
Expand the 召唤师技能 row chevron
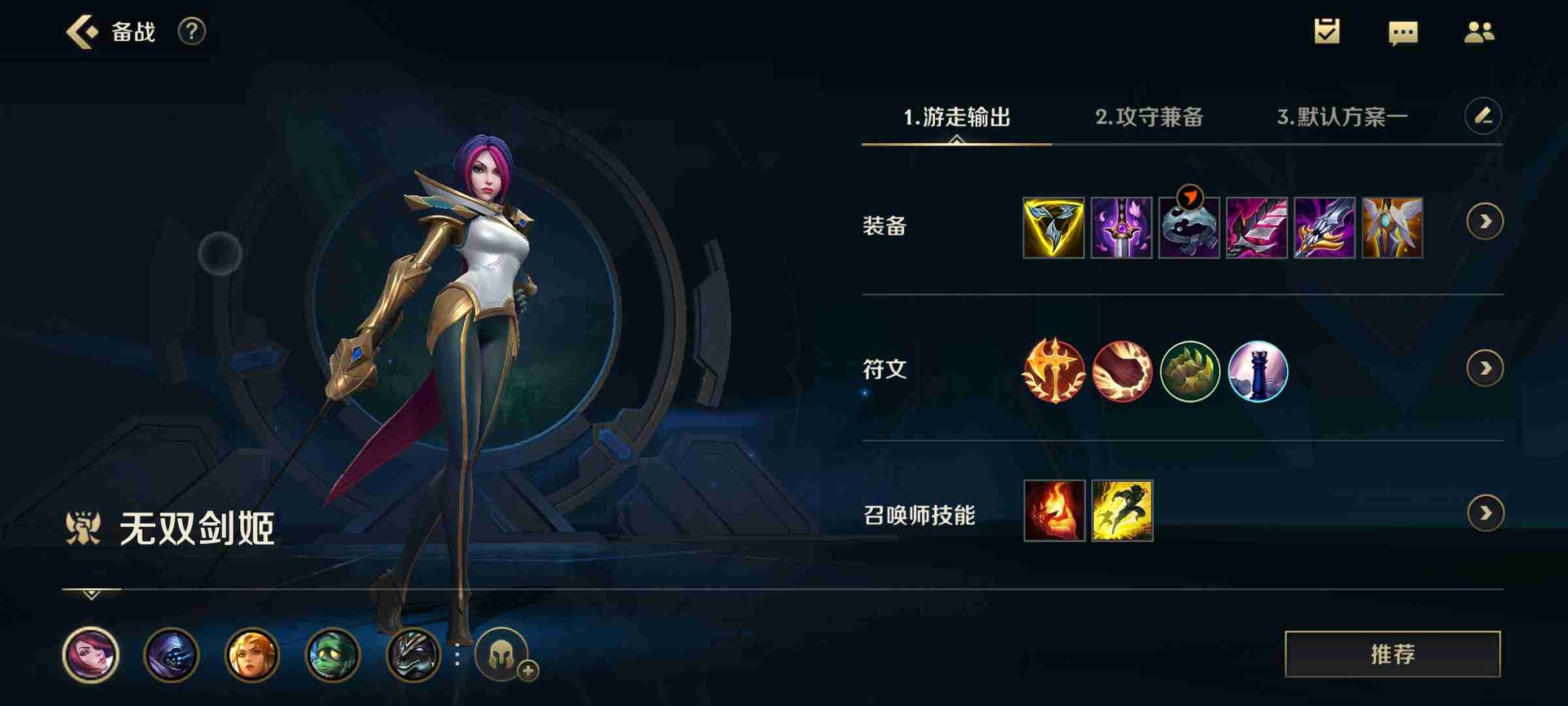(x=1485, y=513)
